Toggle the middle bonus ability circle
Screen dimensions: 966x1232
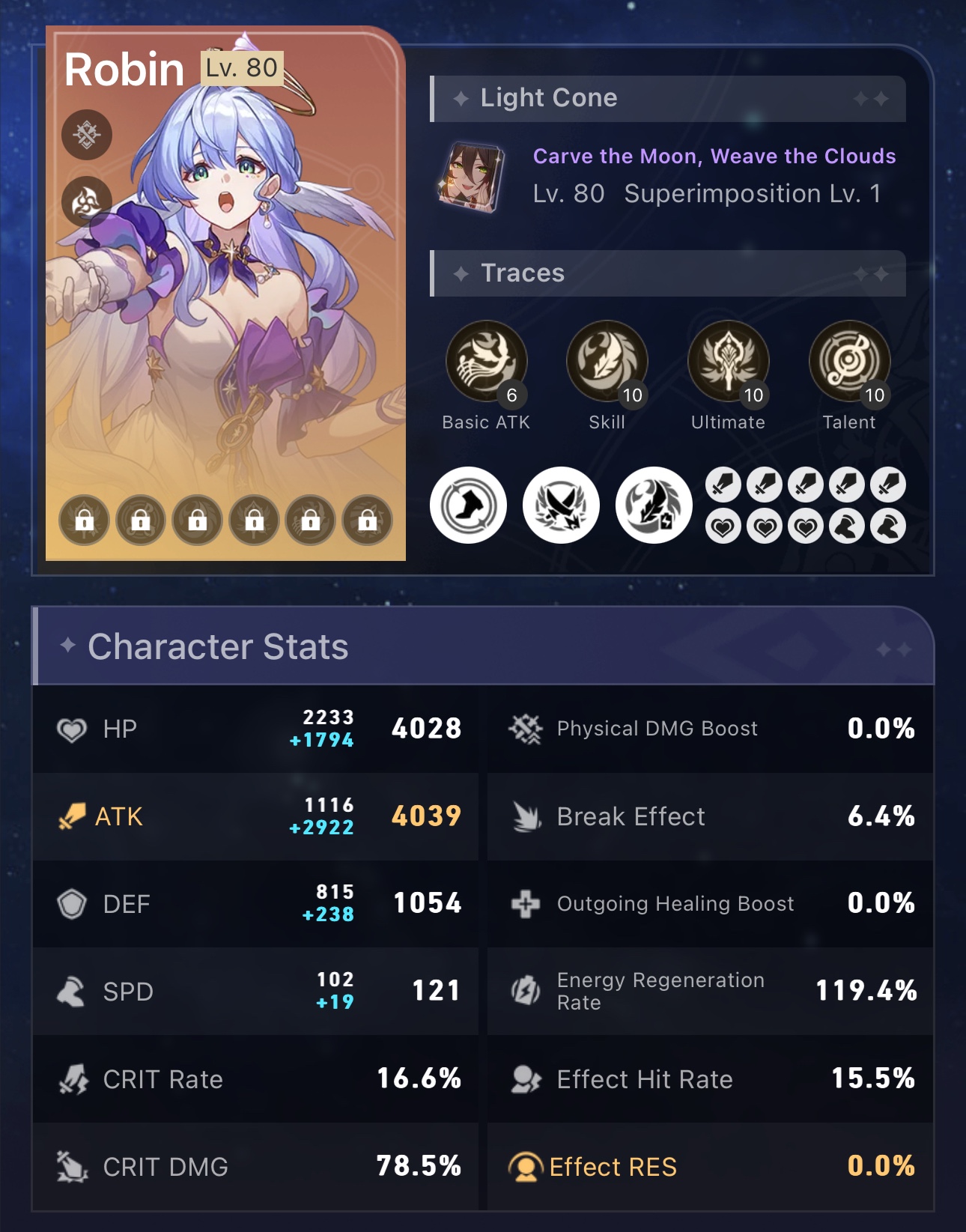click(x=560, y=505)
